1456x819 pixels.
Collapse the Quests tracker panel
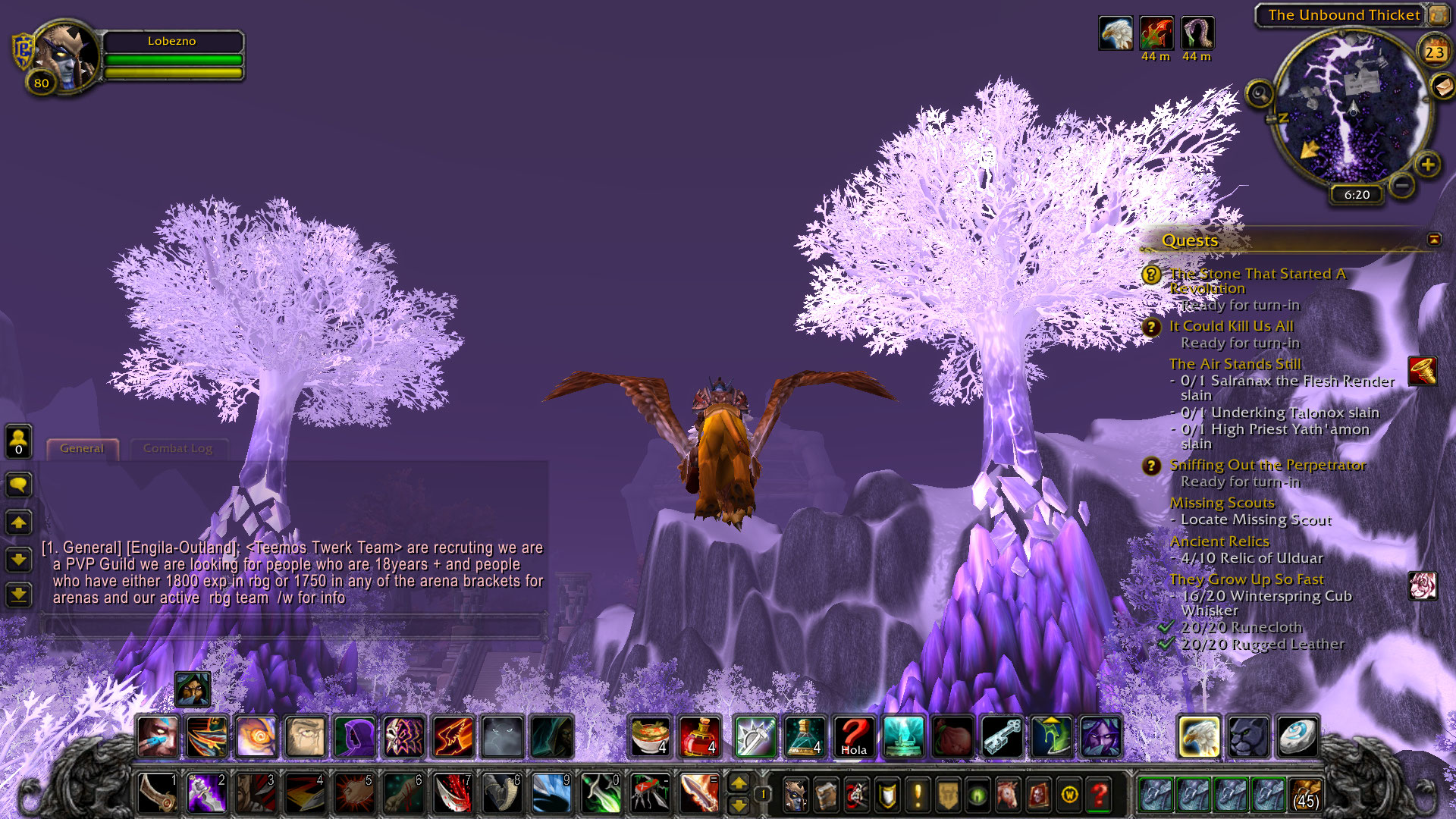click(x=1434, y=240)
